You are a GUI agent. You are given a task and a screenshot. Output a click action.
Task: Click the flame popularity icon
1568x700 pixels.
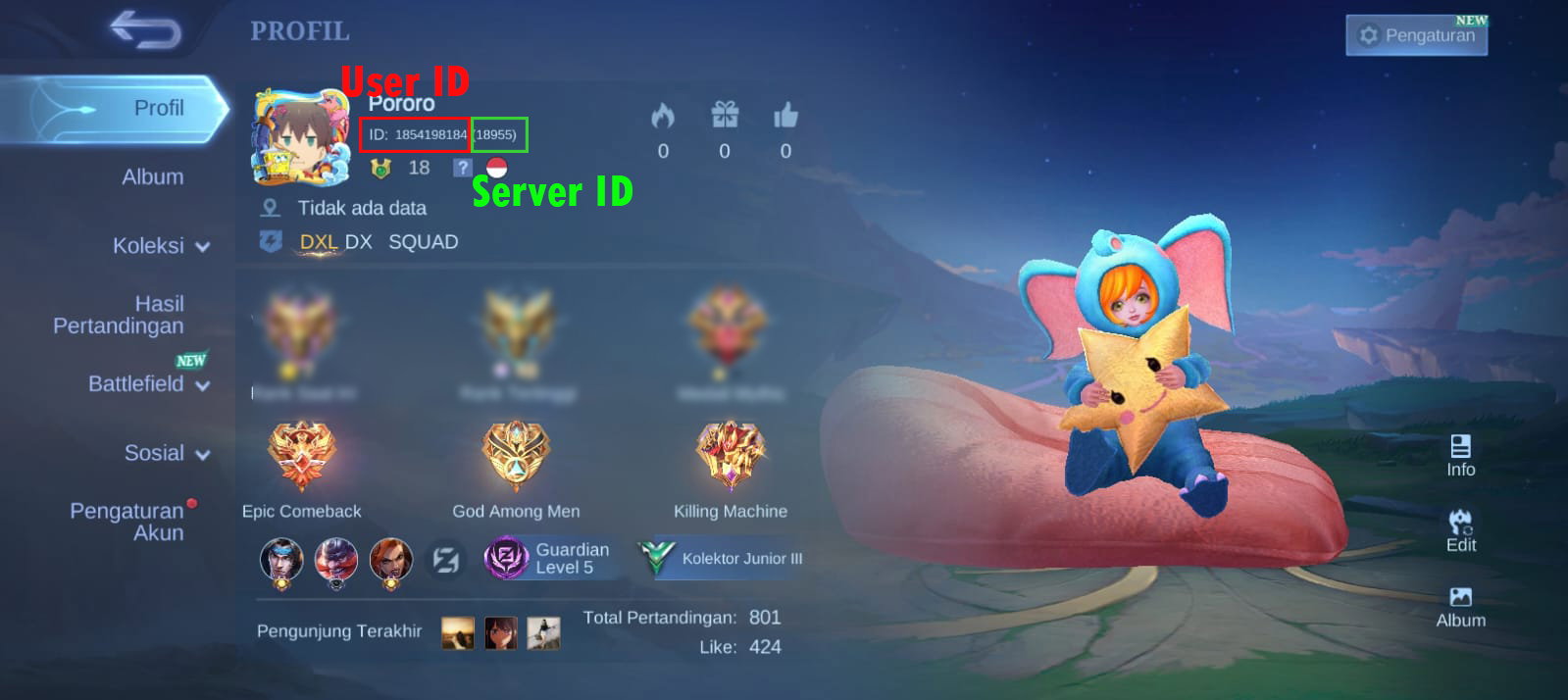coord(663,117)
